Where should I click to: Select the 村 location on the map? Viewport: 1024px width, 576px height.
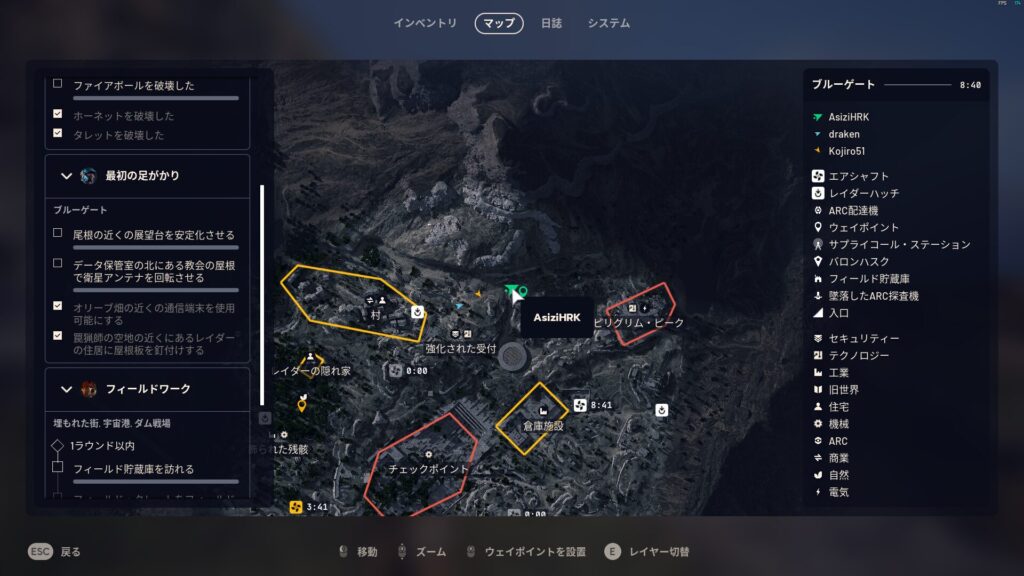(x=376, y=314)
